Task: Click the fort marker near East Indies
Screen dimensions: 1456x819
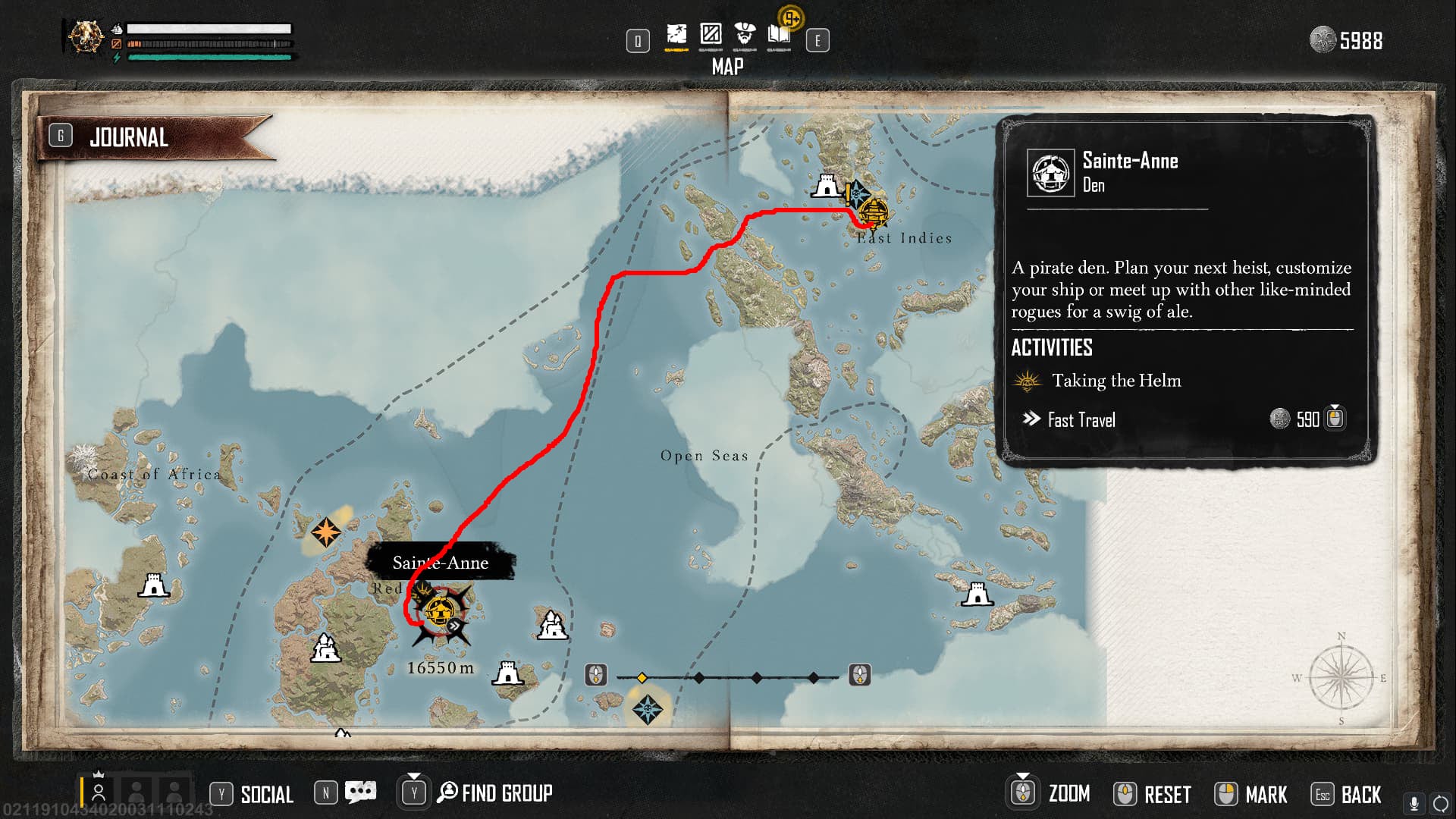Action: coord(826,185)
